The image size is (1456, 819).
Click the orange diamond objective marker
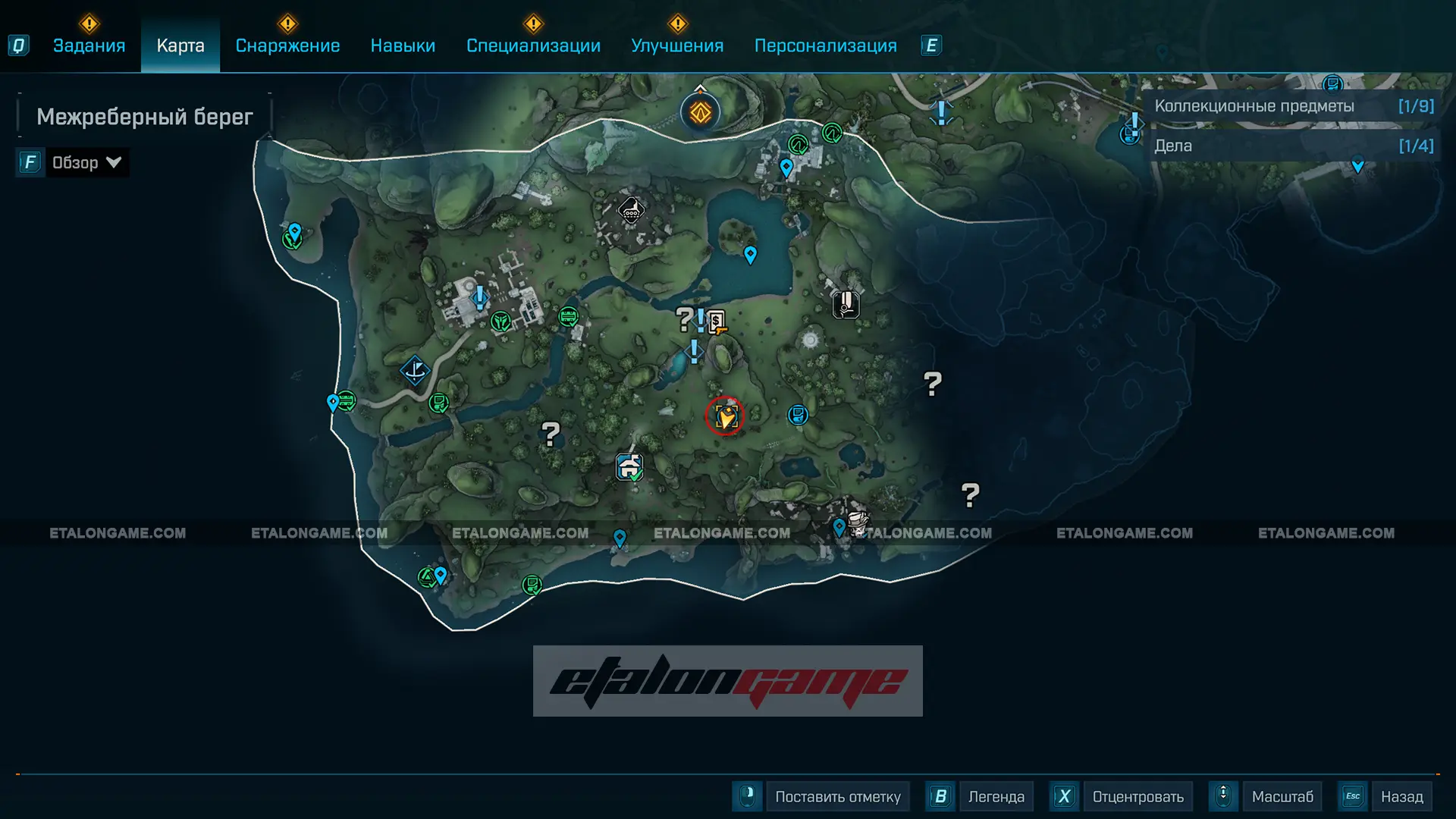pyautogui.click(x=700, y=113)
